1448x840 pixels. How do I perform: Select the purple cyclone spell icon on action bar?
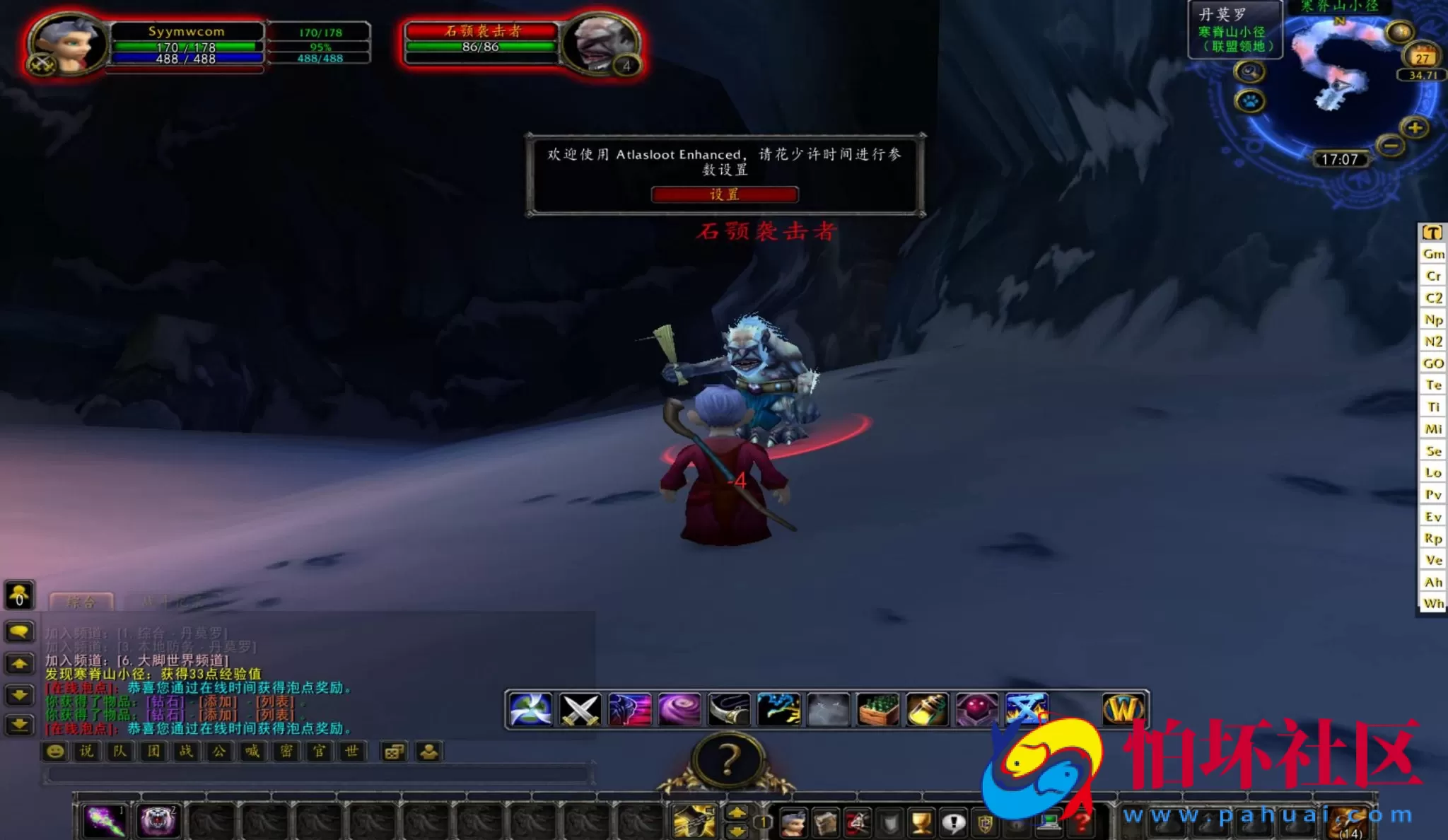pyautogui.click(x=681, y=710)
